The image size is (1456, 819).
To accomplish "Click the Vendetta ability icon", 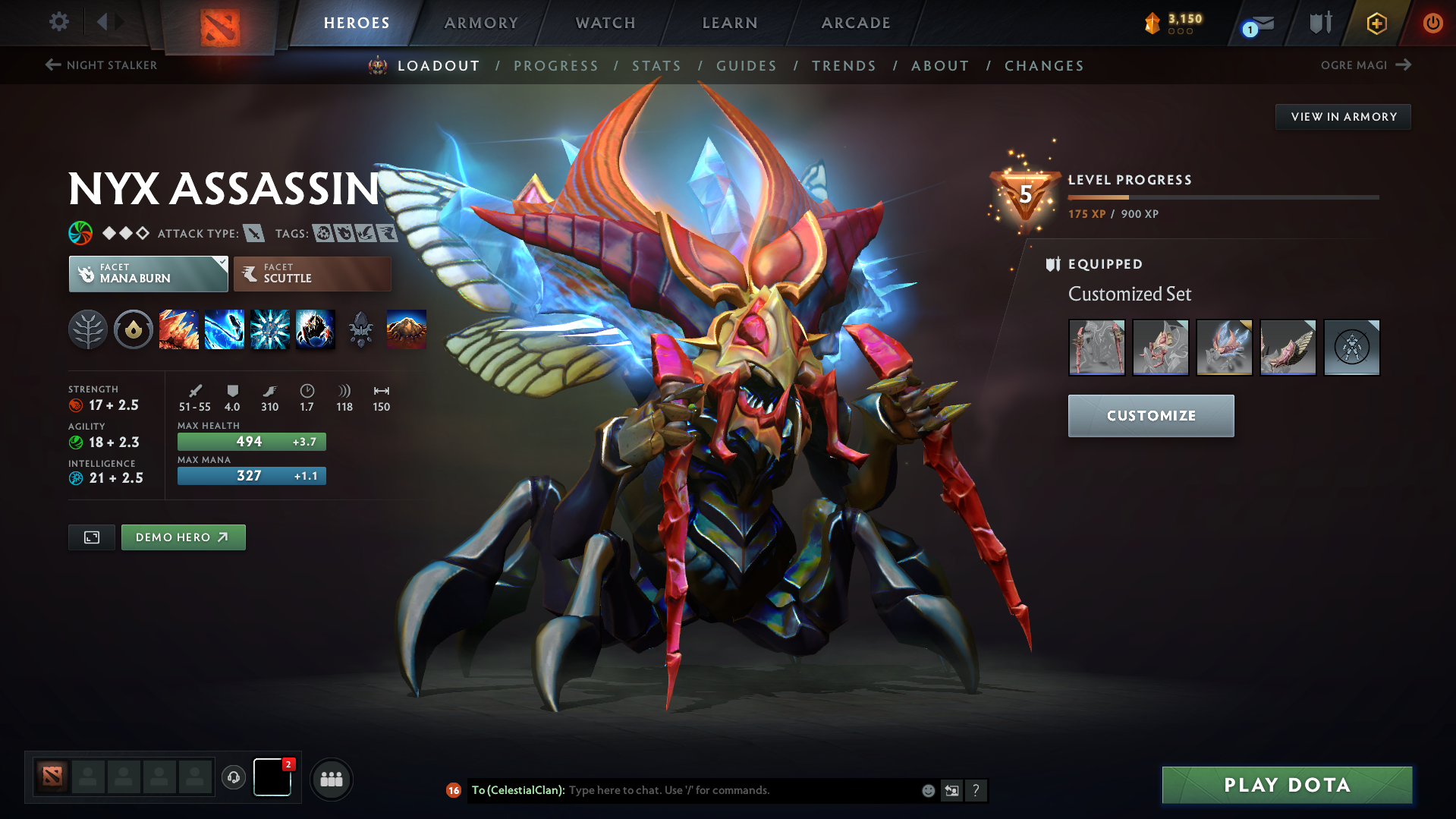I will [316, 329].
